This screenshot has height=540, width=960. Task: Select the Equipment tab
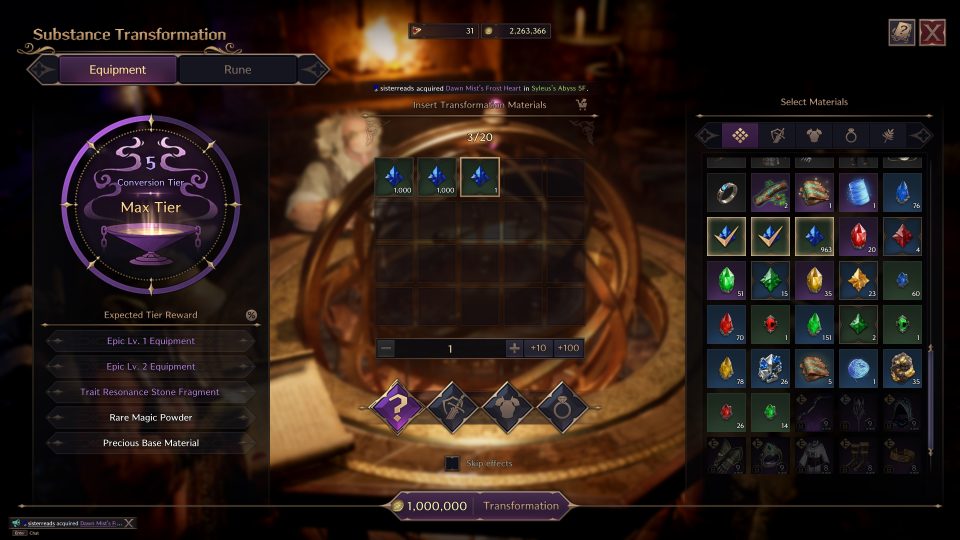pos(118,70)
